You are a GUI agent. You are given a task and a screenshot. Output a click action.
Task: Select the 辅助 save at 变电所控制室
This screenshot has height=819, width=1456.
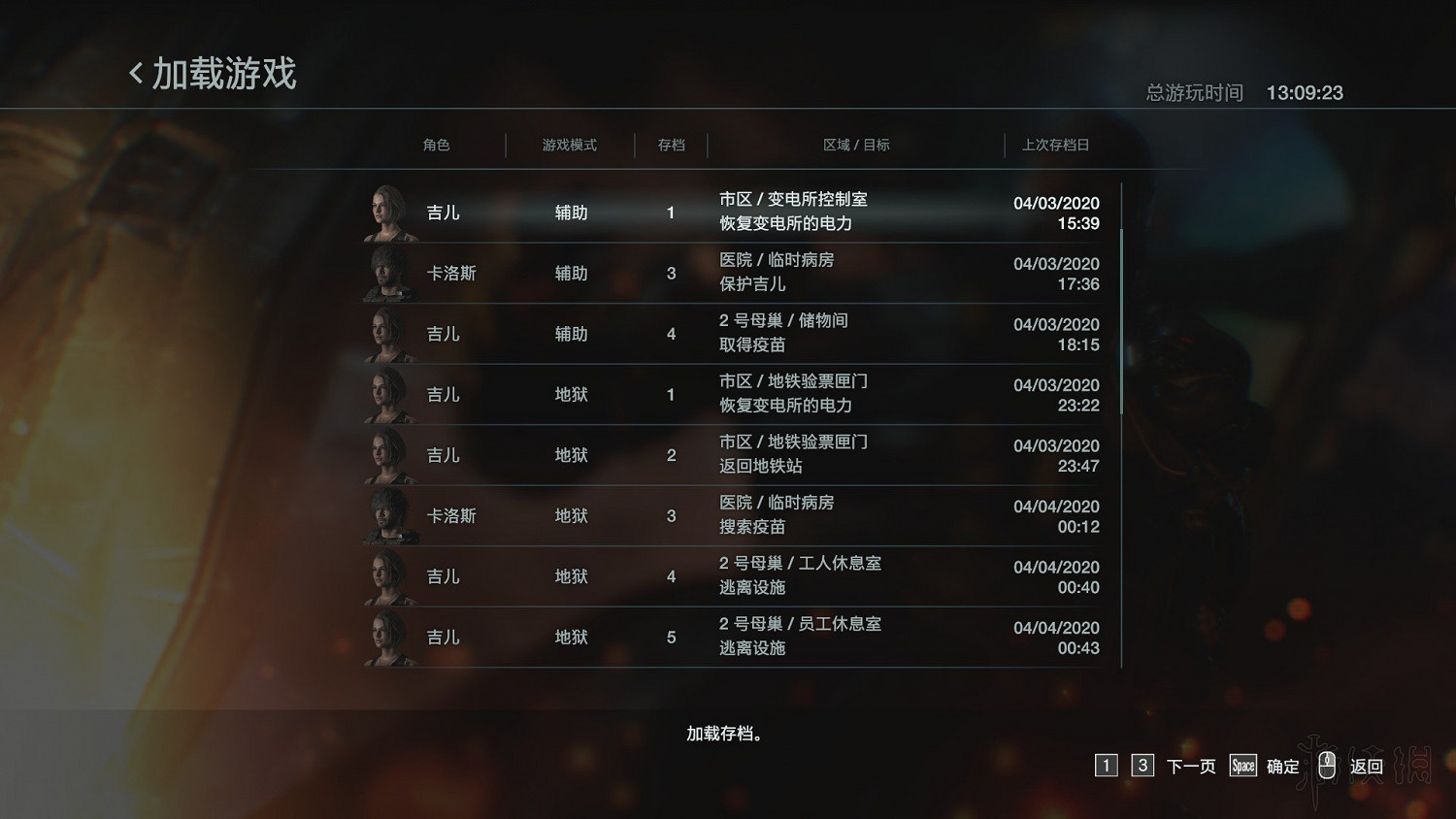(728, 212)
